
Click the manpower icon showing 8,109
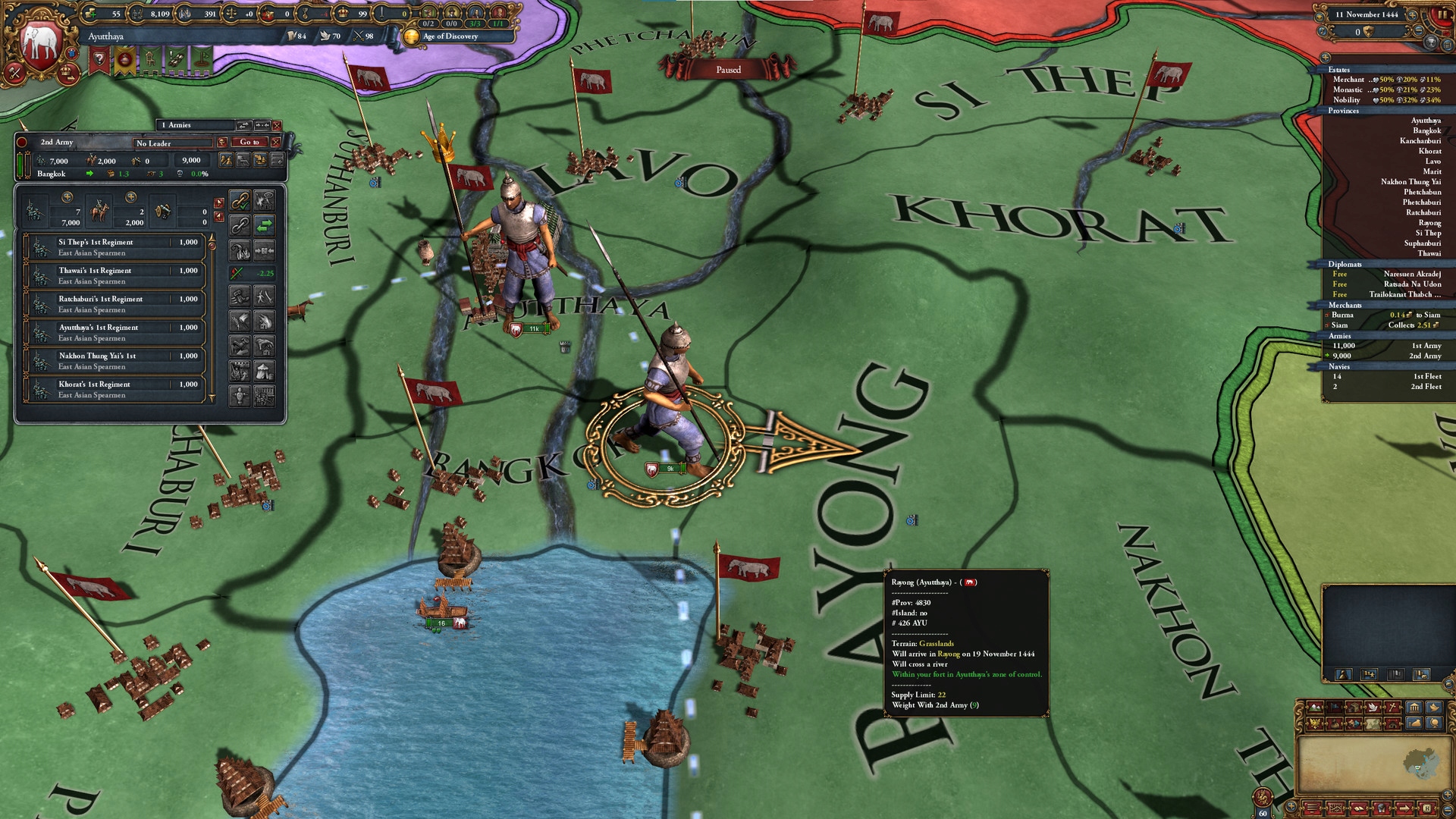pos(136,13)
